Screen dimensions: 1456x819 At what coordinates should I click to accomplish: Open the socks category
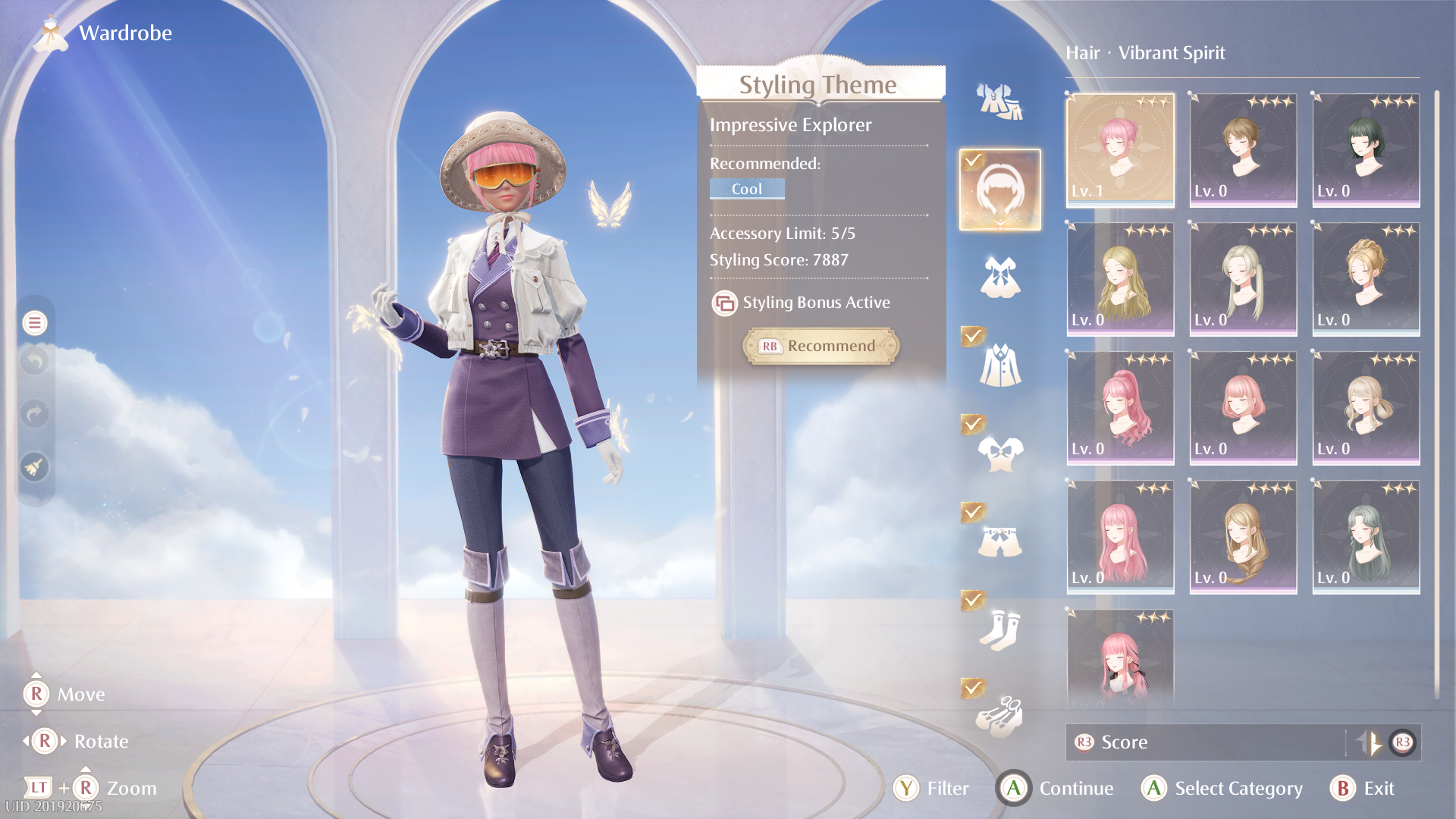click(999, 629)
